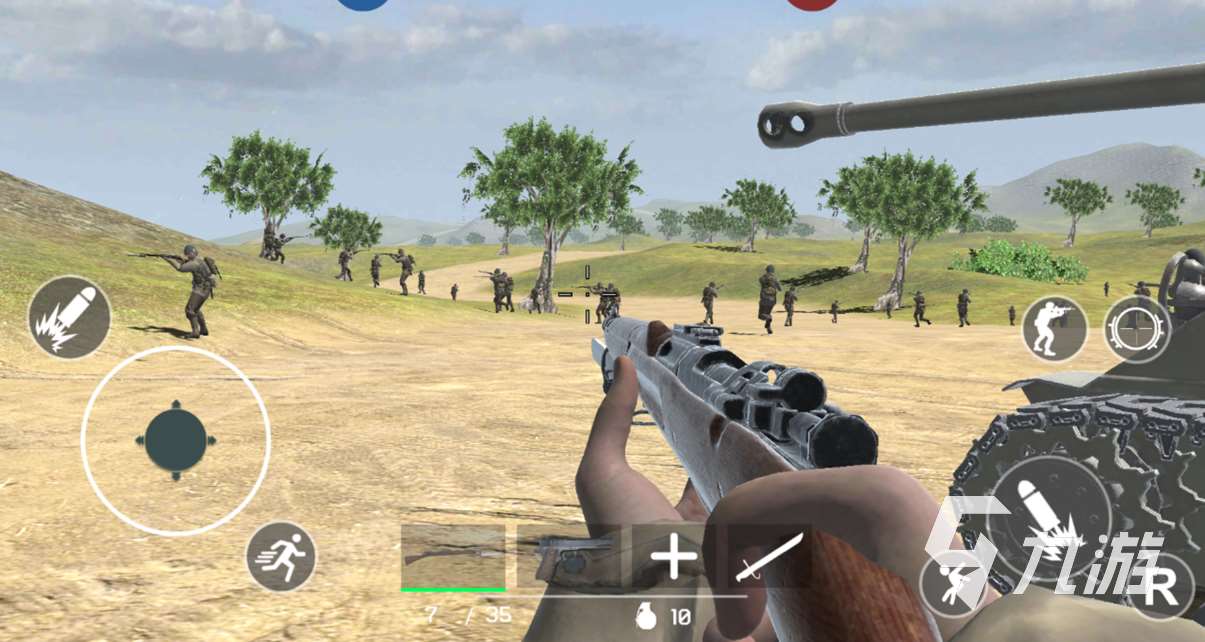The image size is (1205, 642).
Task: Switch to the pistol weapon slot
Action: click(567, 556)
